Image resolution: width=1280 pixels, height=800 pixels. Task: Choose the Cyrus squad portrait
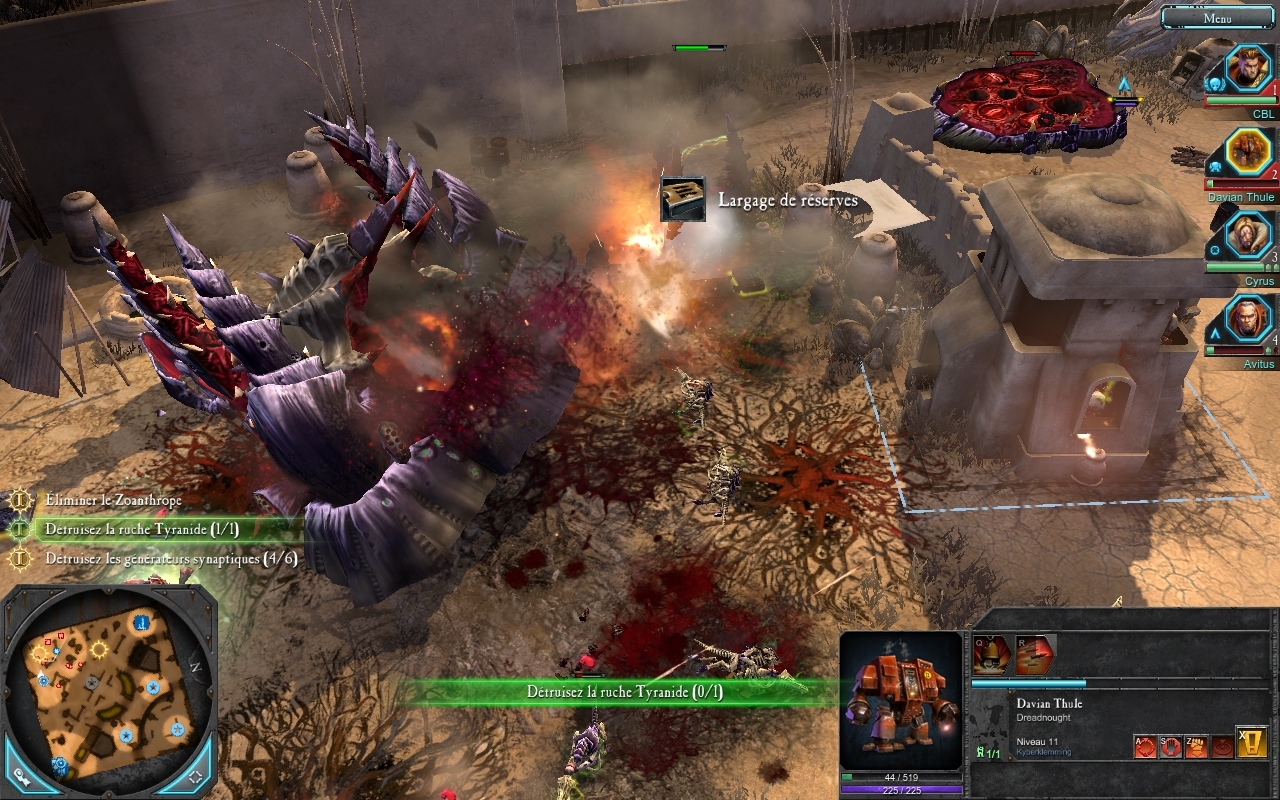(x=1248, y=236)
